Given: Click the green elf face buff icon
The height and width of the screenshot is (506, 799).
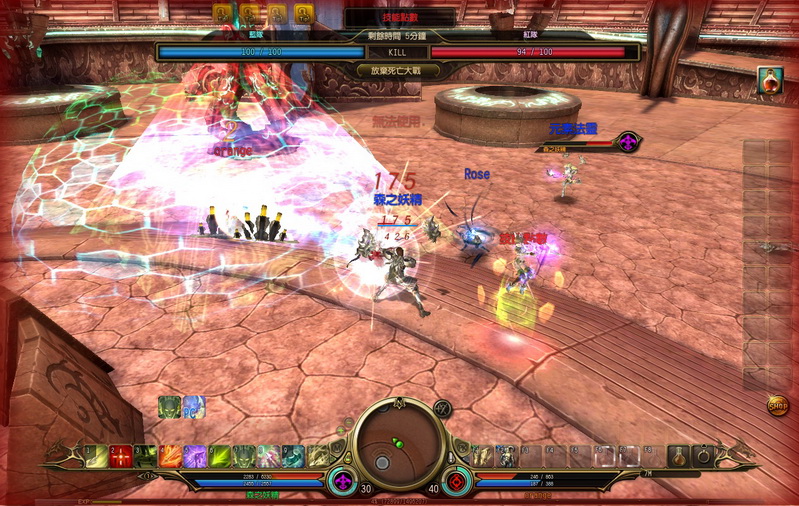Looking at the screenshot, I should coord(169,407).
